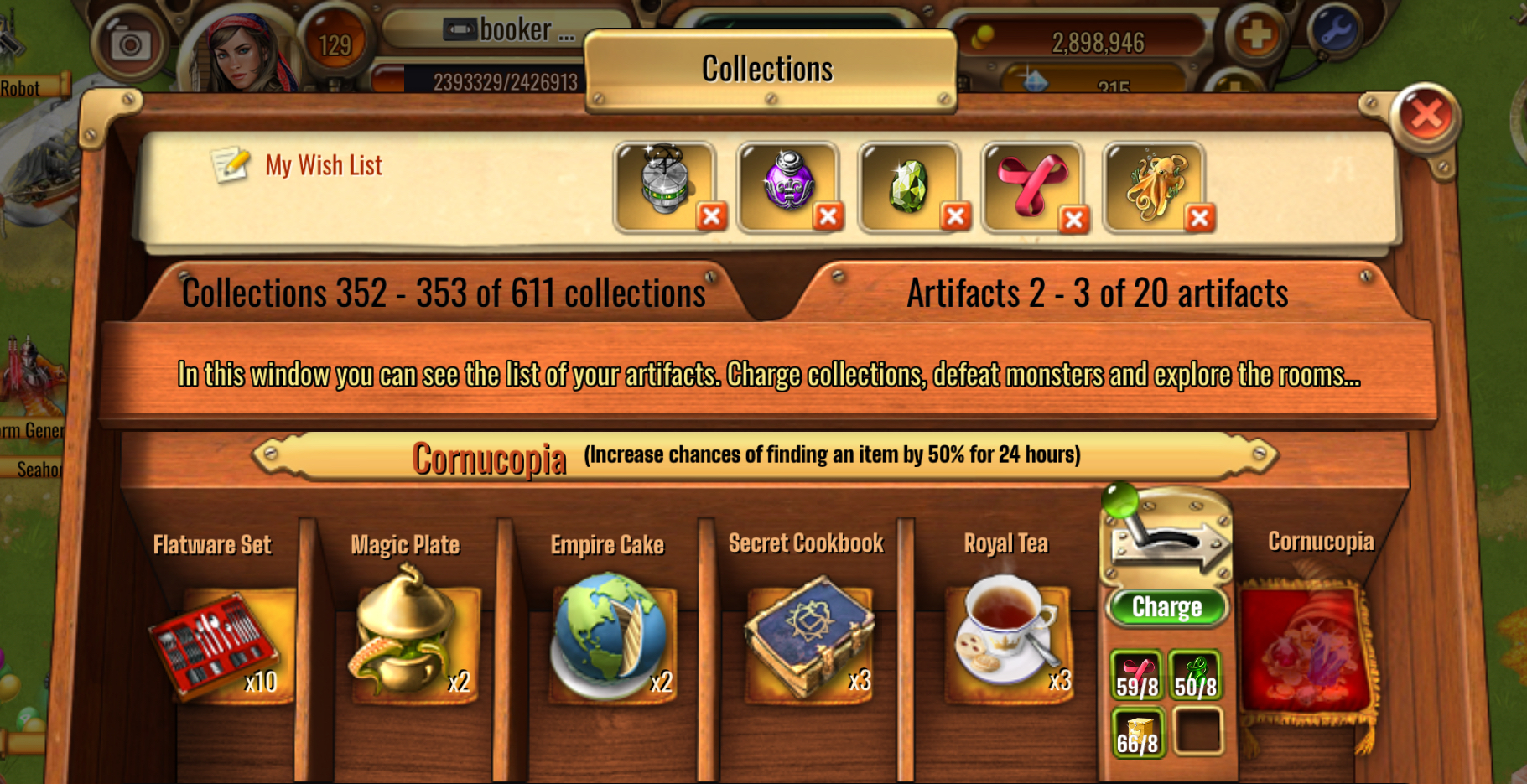Open settings via the wrench icon

(x=1333, y=32)
